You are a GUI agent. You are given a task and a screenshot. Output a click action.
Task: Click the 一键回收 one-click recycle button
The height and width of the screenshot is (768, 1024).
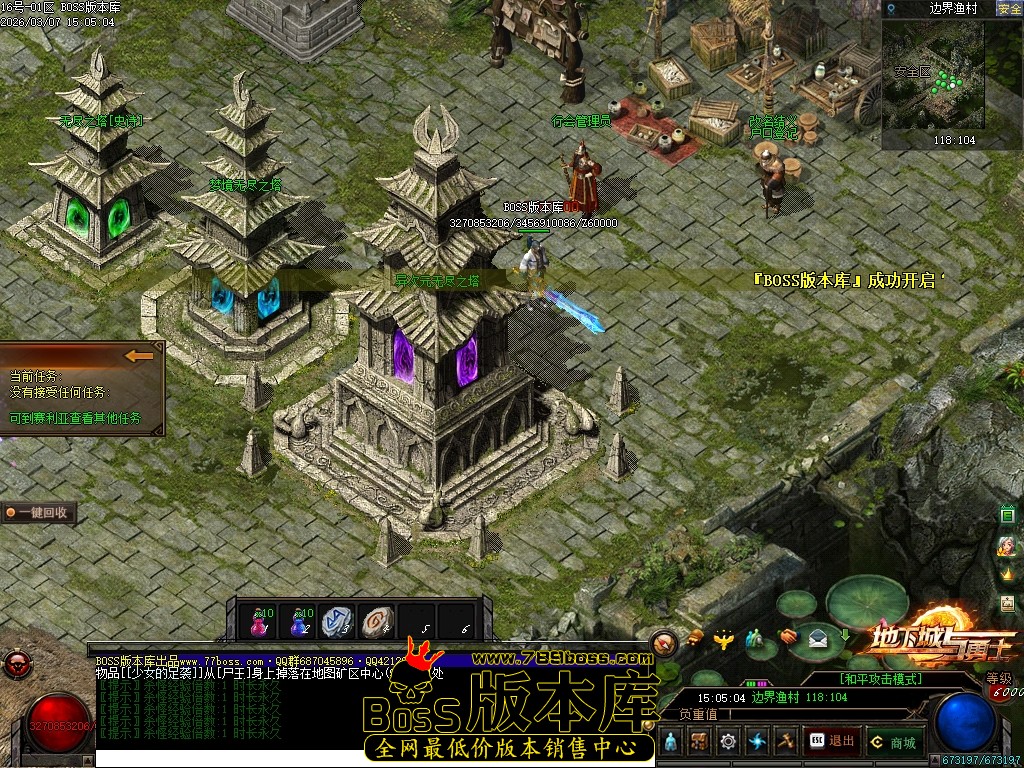point(39,513)
